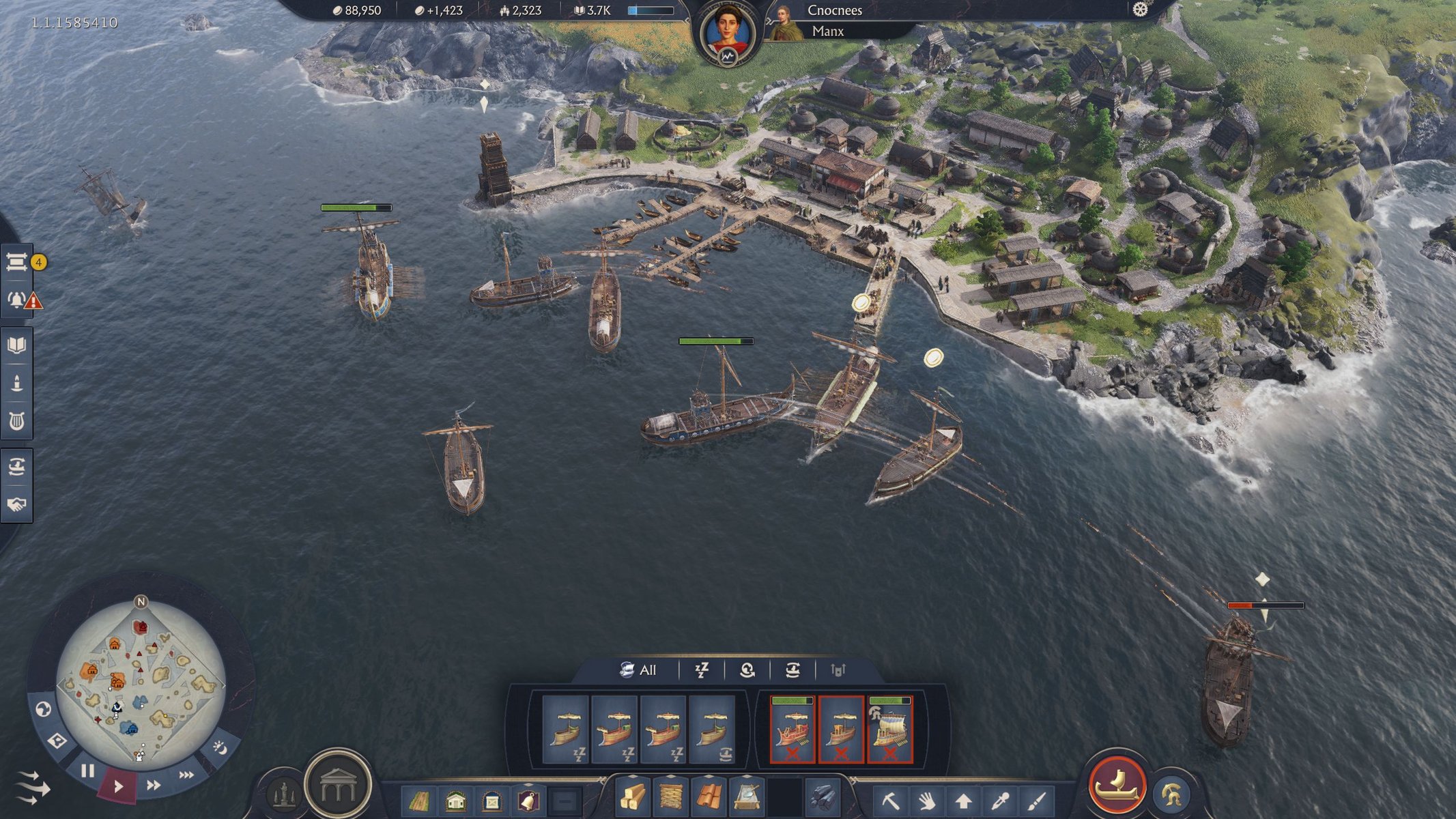Set game speed to double fast-forward

[154, 785]
